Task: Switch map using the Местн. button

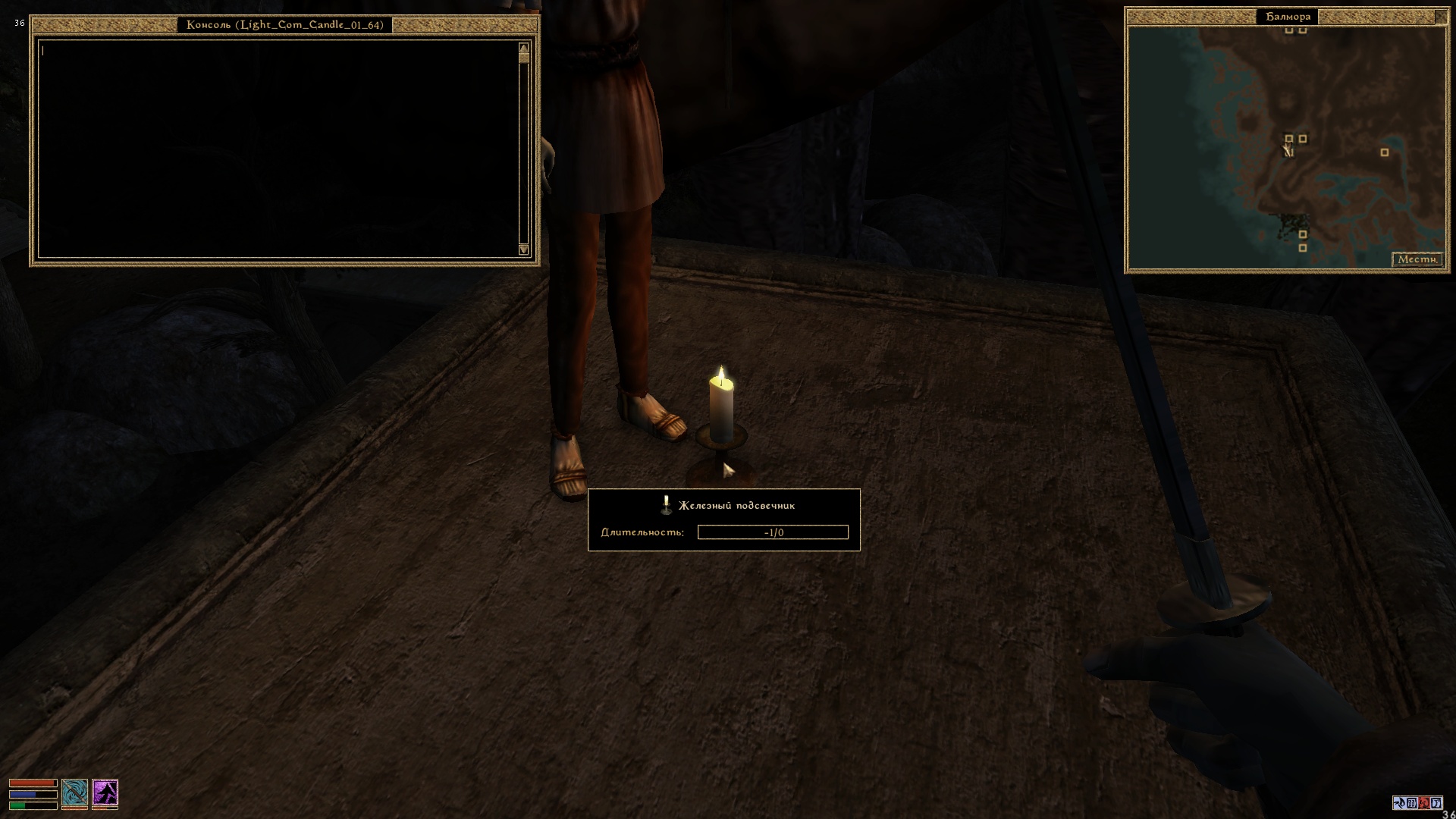Action: (1417, 259)
